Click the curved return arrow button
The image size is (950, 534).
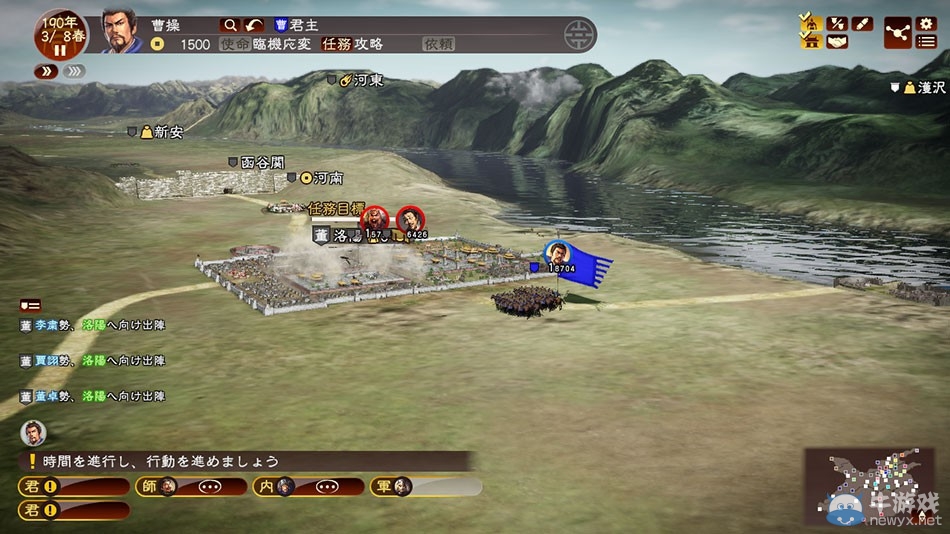[x=256, y=25]
